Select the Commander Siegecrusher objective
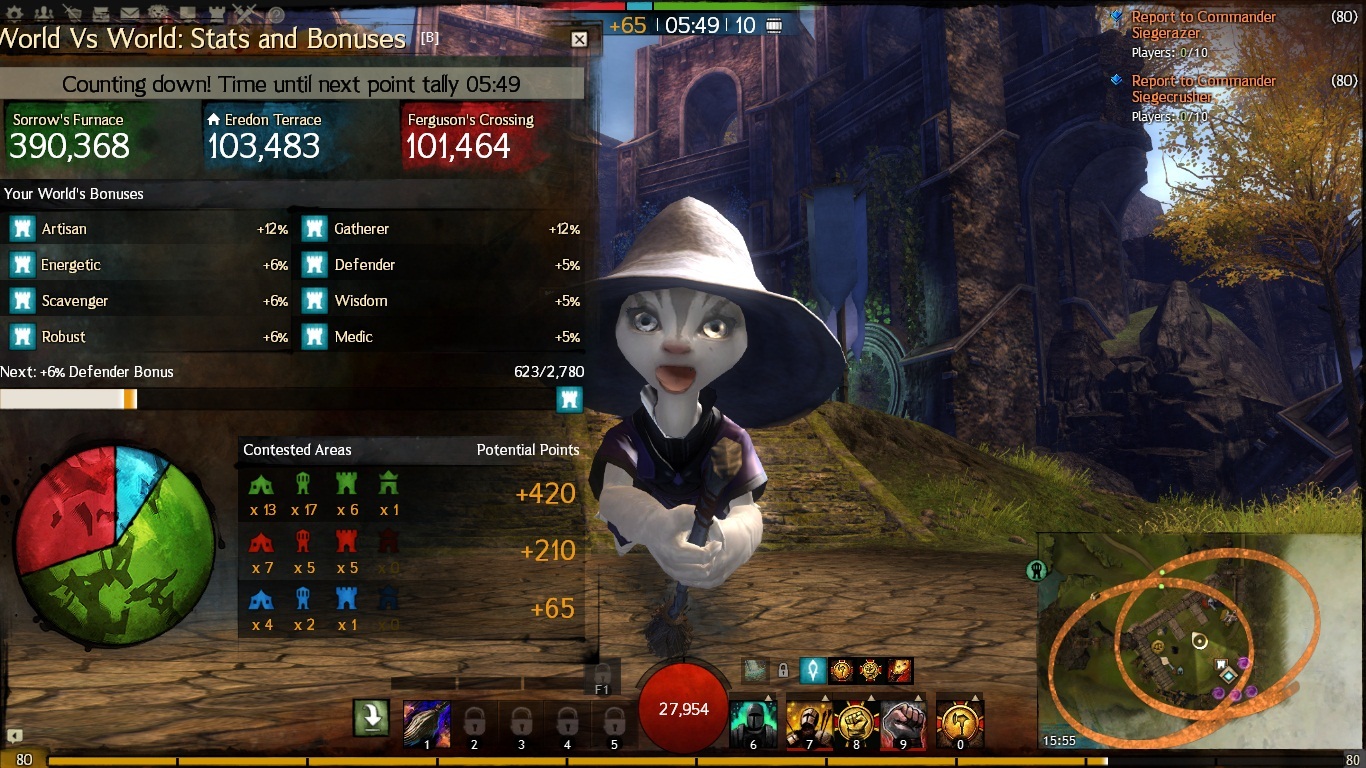 tap(1203, 89)
